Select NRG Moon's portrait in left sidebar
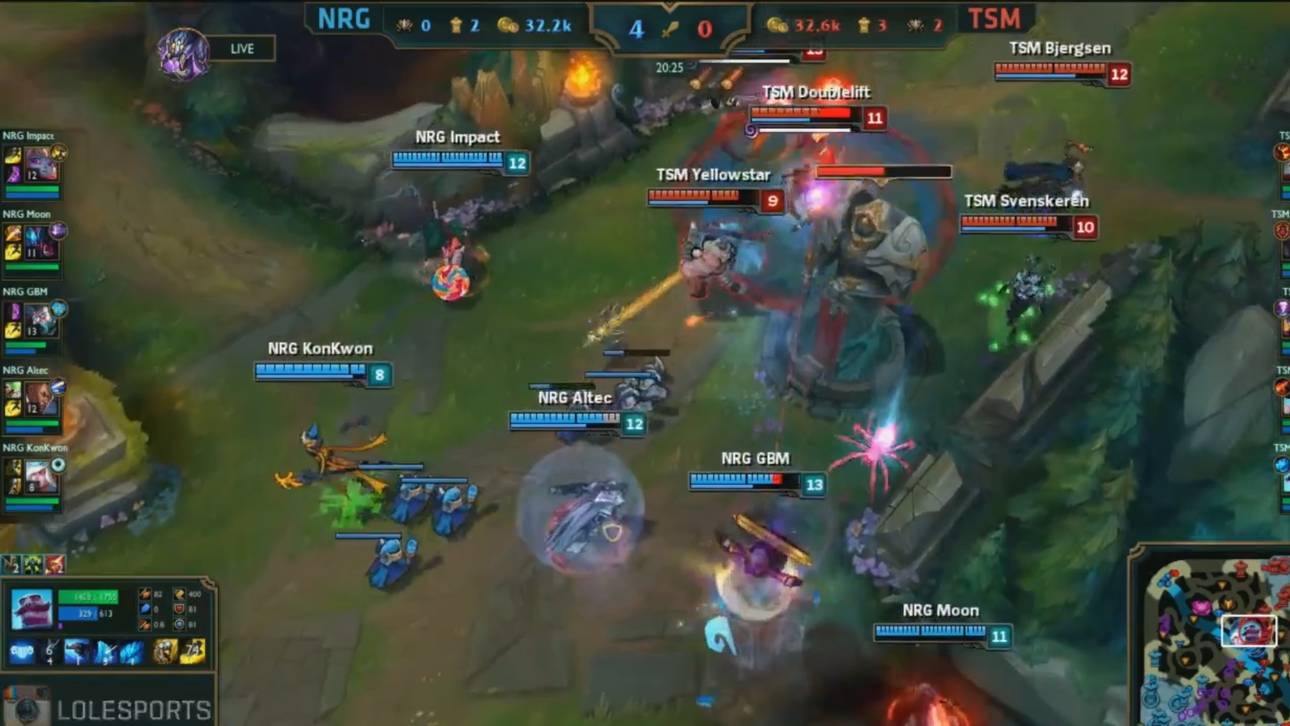The height and width of the screenshot is (726, 1290). [41, 239]
